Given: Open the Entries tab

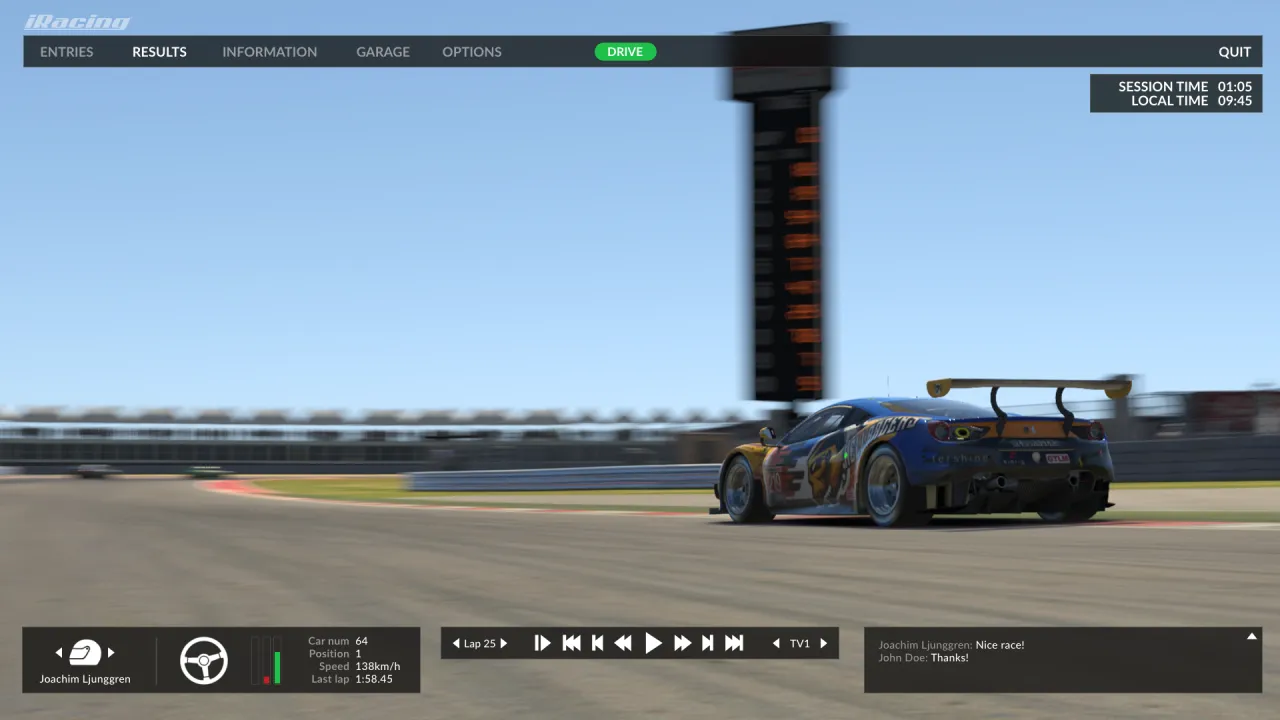Looking at the screenshot, I should [67, 52].
